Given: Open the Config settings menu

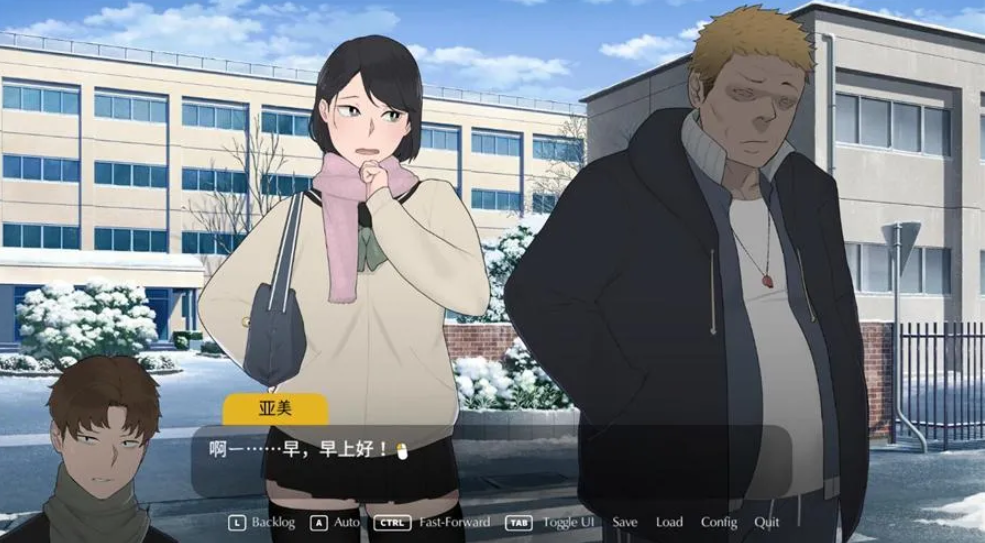Looking at the screenshot, I should pyautogui.click(x=719, y=522).
